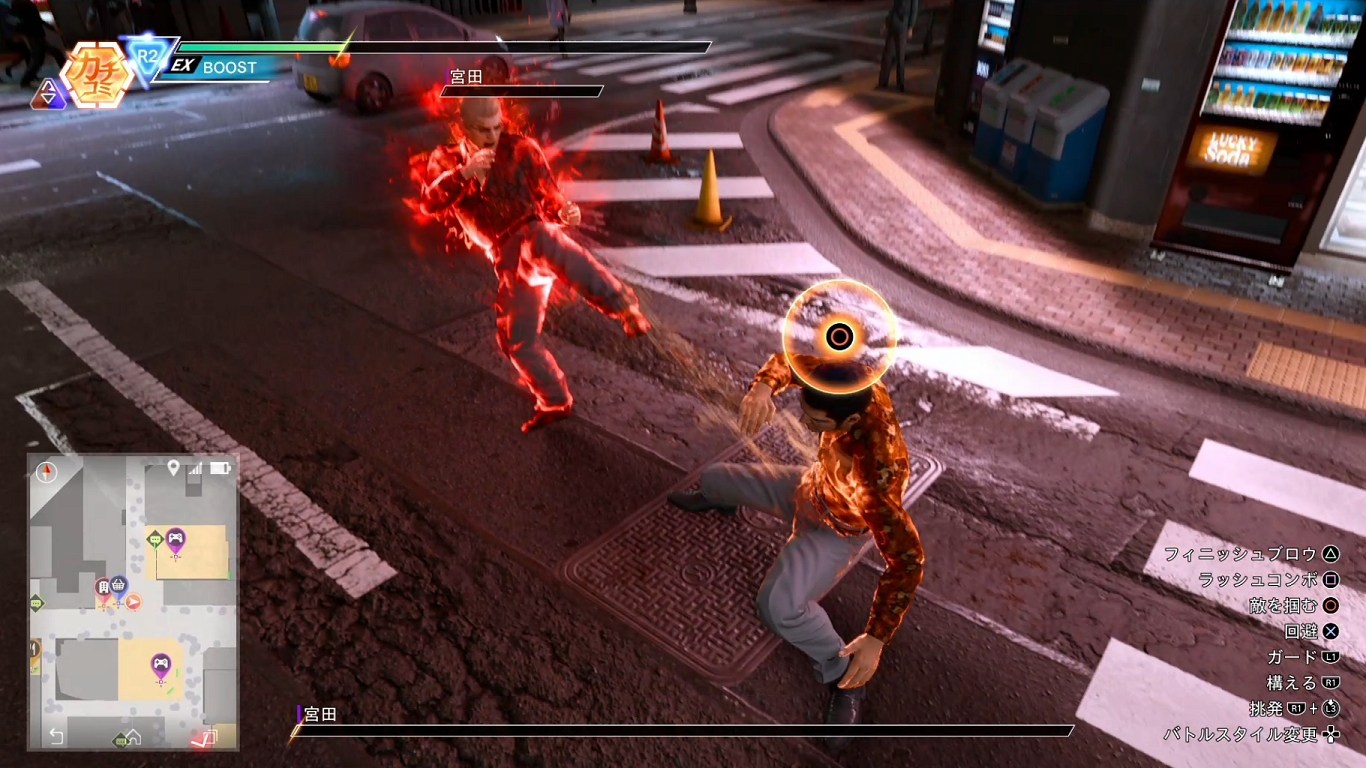
Task: Click the red checkmark icon on the minimap
Action: click(x=205, y=738)
